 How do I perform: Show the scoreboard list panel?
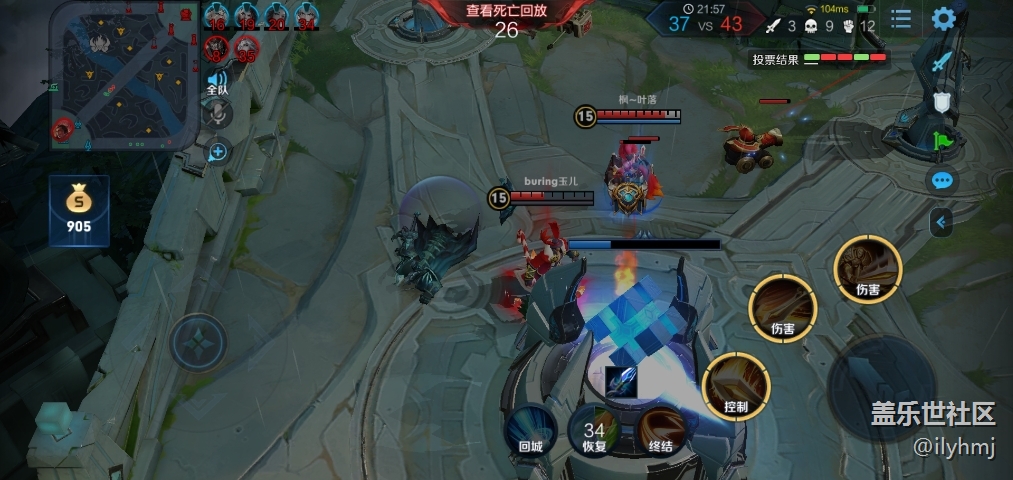click(x=901, y=19)
